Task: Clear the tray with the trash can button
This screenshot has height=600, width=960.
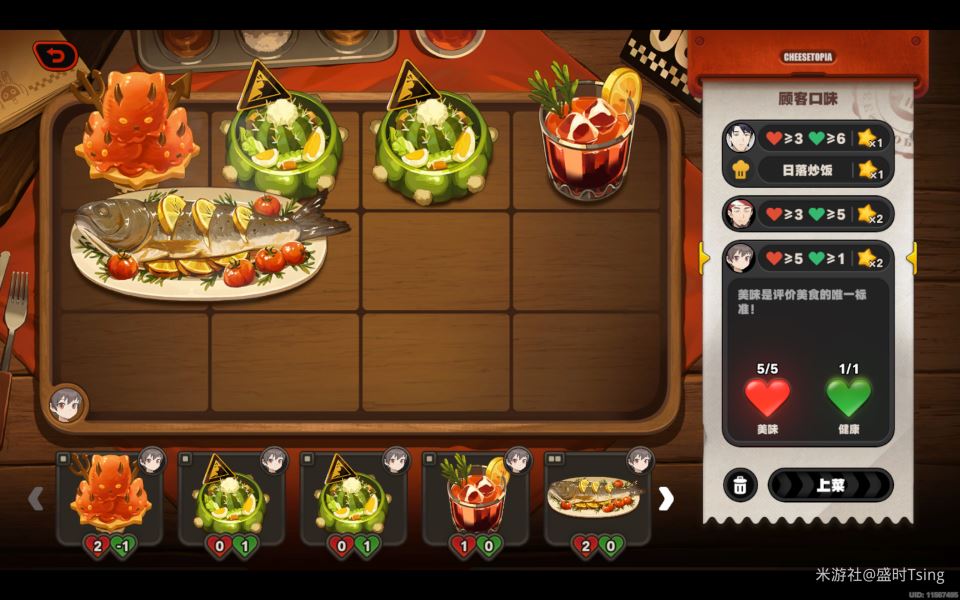Action: pos(739,485)
